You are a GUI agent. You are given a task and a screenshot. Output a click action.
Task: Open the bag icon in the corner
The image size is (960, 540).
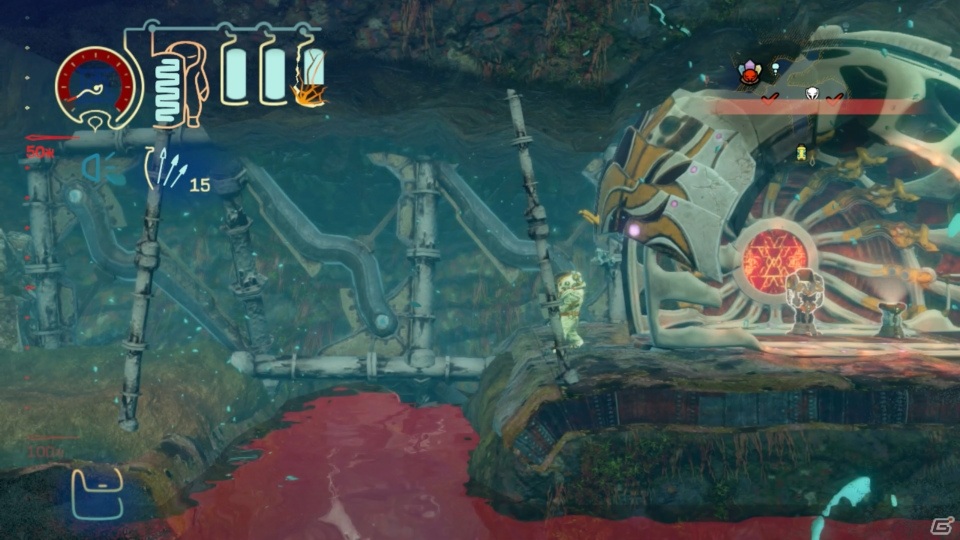tap(97, 494)
